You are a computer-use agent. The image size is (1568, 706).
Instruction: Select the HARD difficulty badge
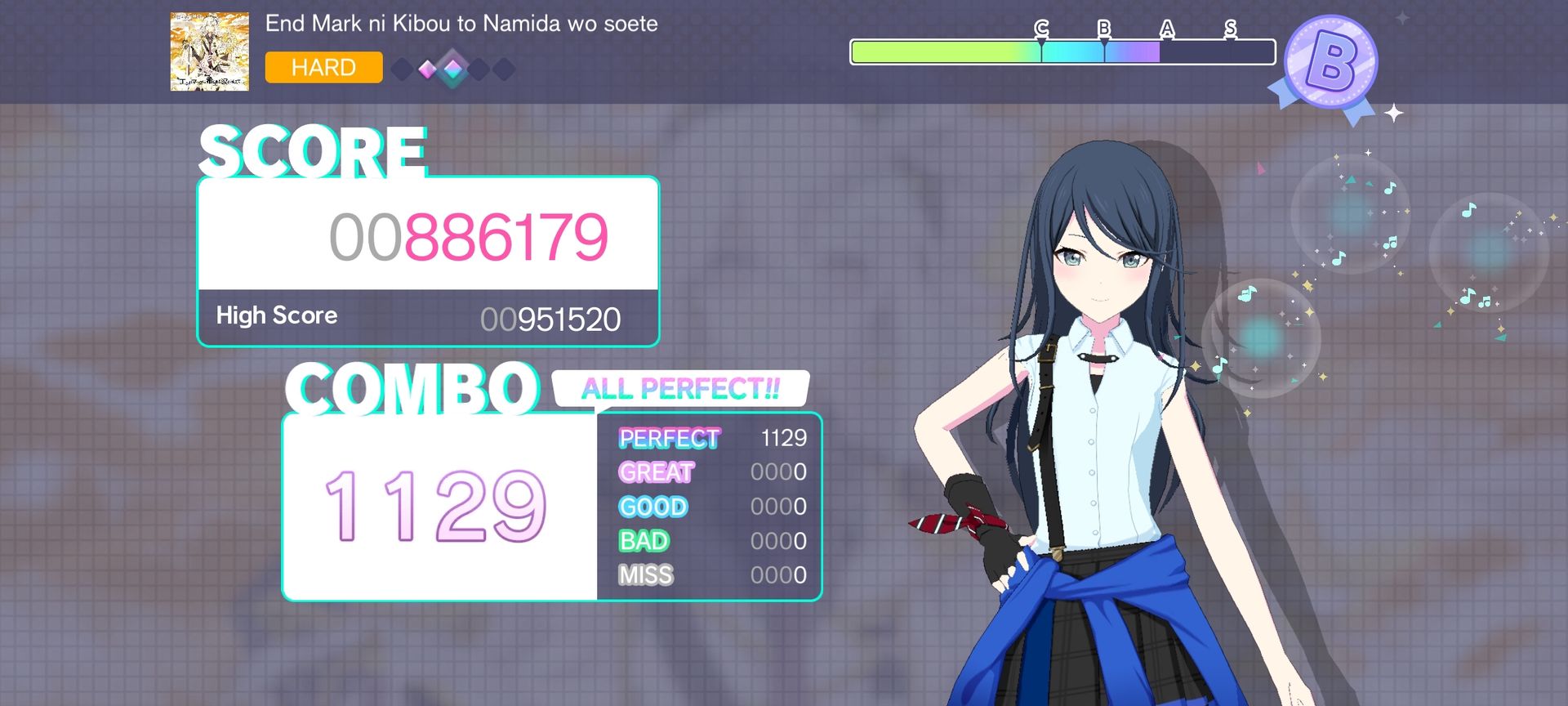[x=323, y=67]
